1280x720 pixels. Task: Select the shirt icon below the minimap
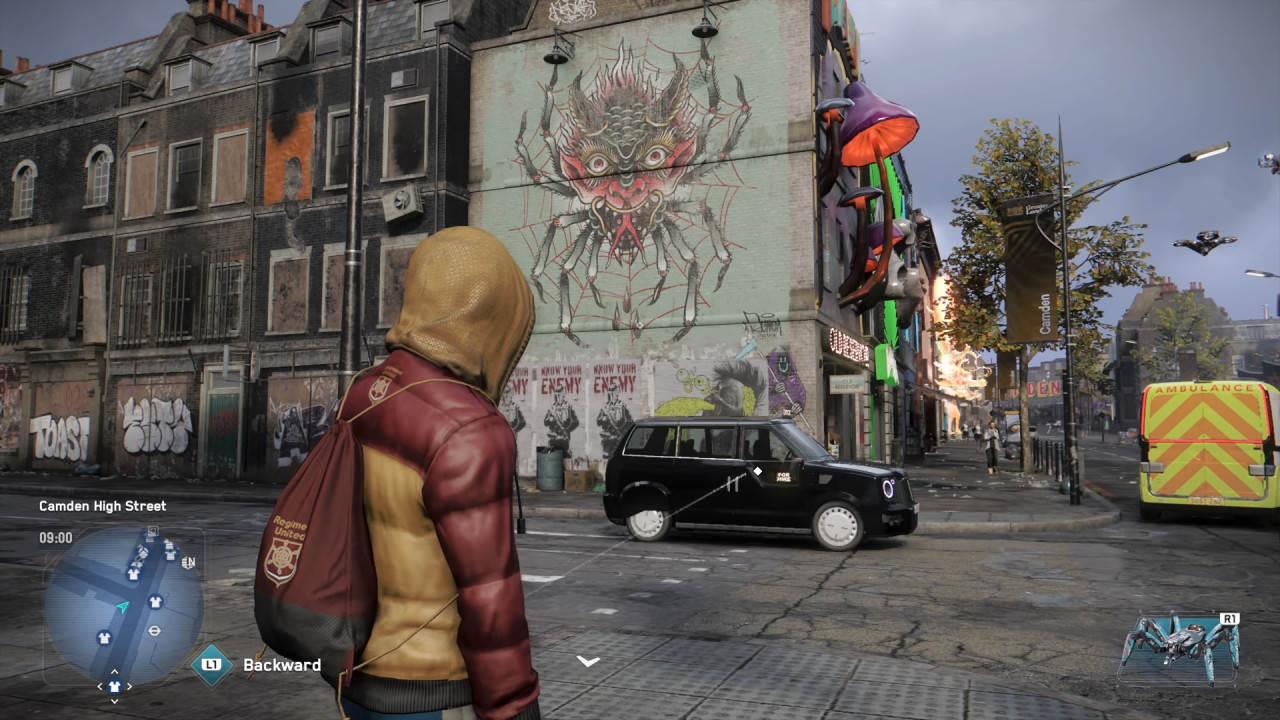click(x=114, y=686)
